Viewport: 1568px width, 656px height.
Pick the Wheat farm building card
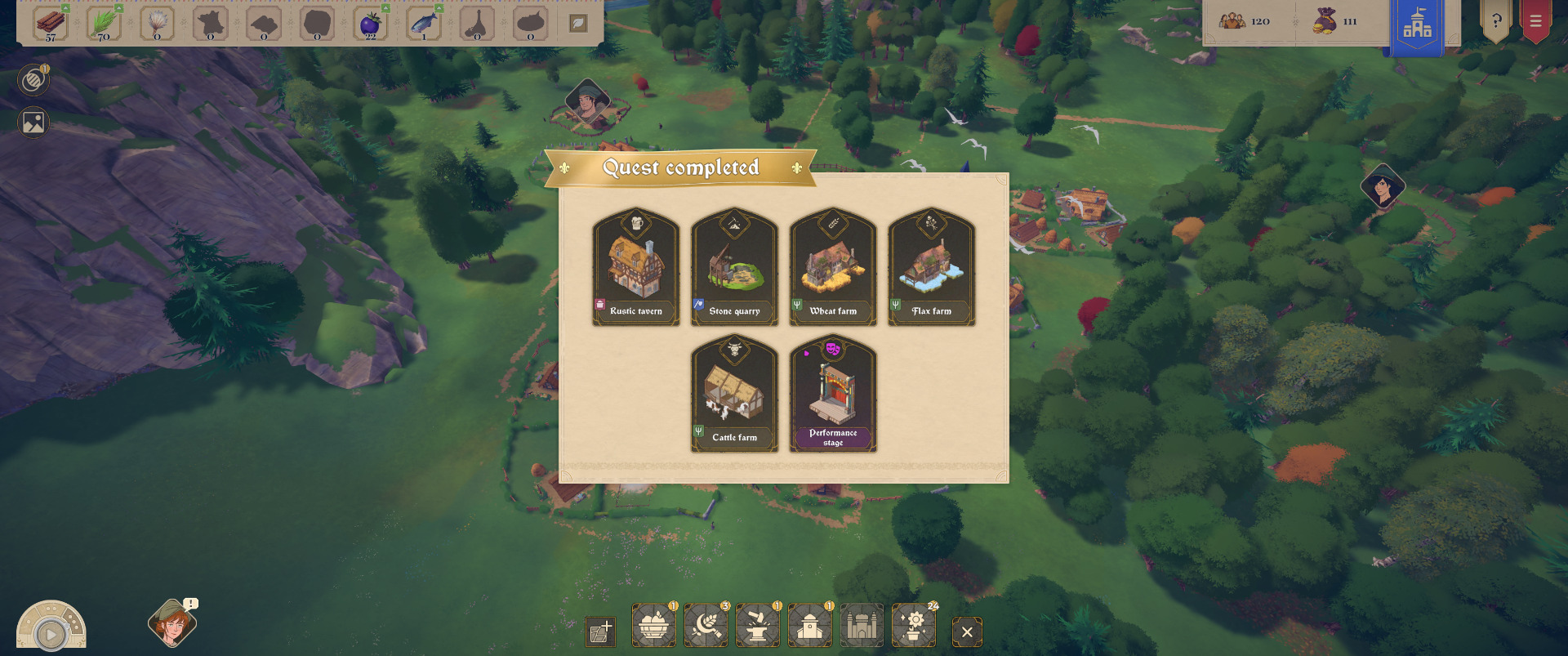pos(833,266)
